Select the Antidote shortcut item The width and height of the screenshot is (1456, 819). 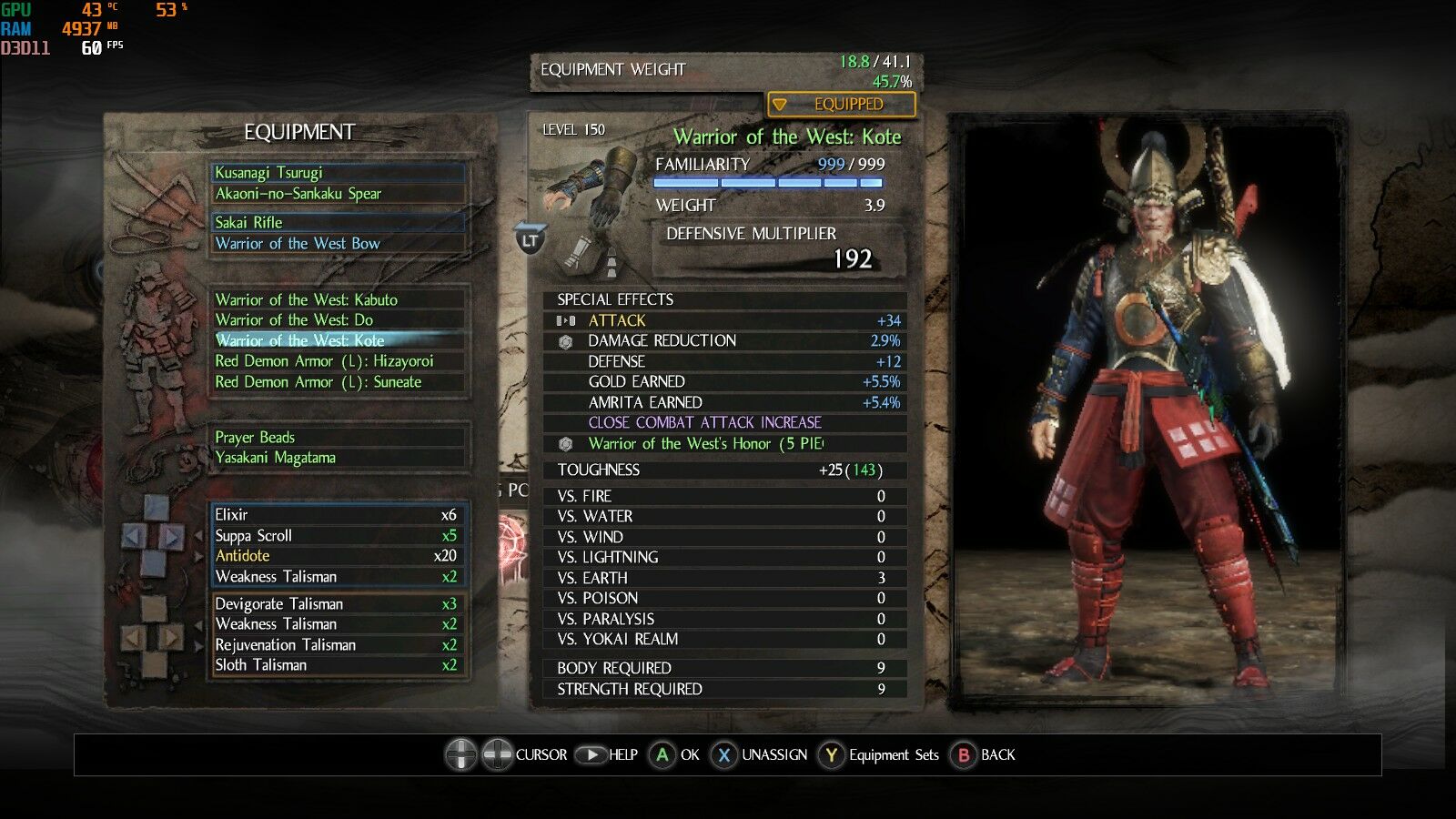pos(337,556)
